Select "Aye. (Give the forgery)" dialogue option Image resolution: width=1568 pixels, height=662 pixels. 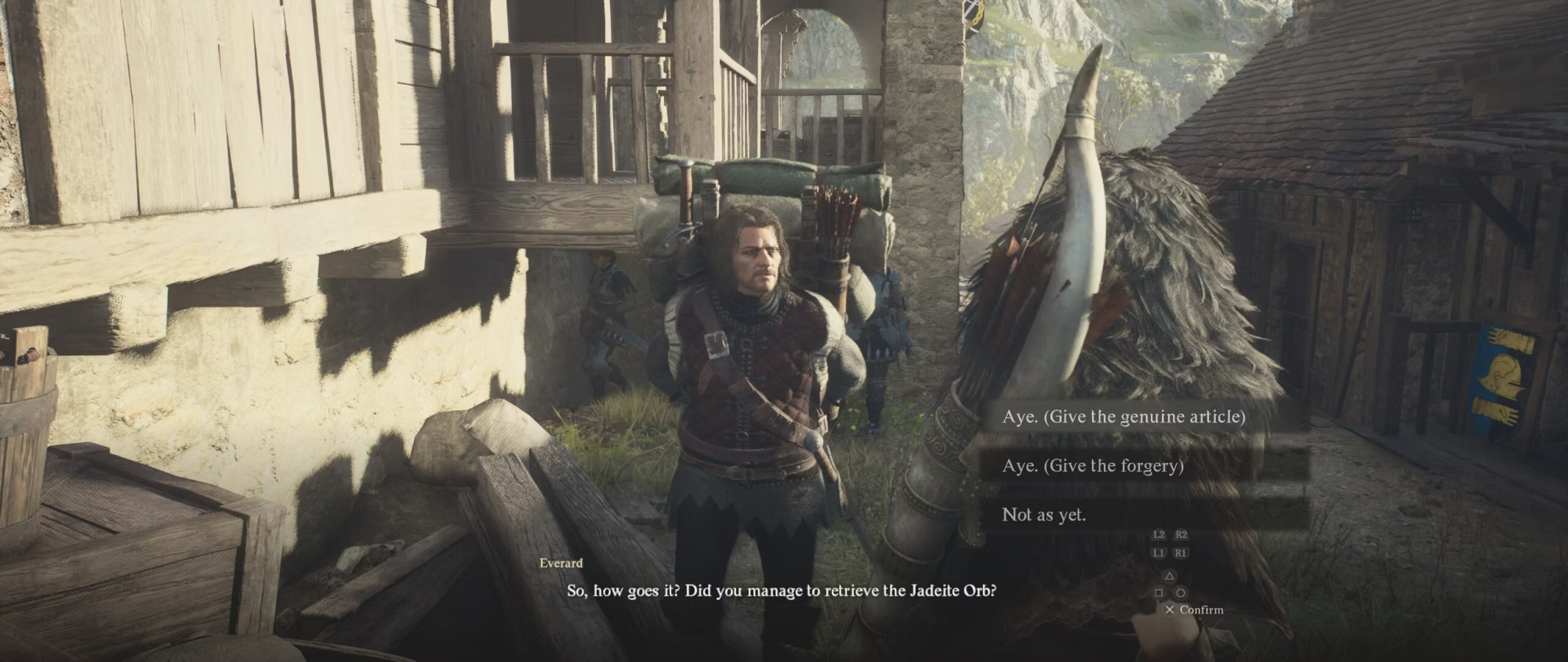point(1092,466)
